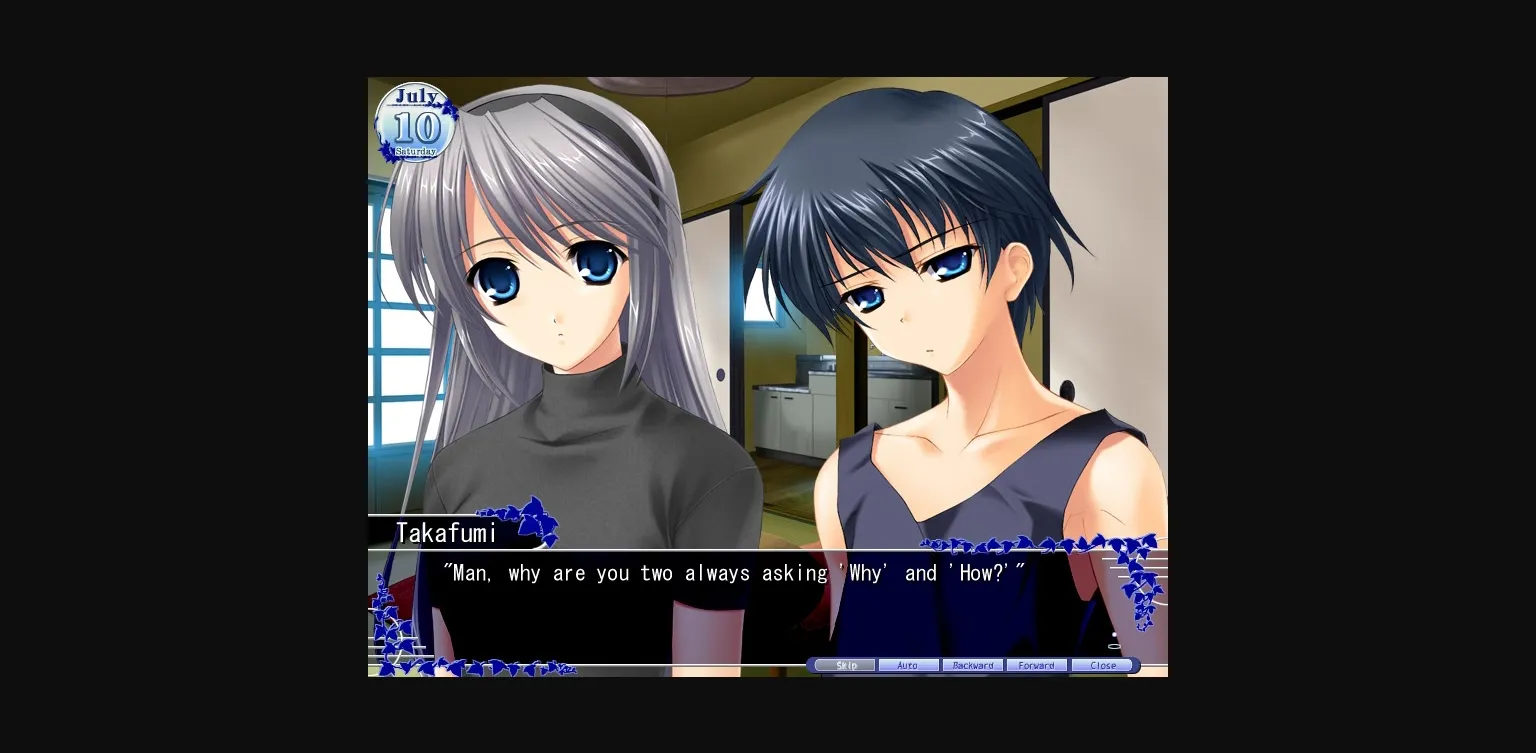Turn on Auto reading mode
The width and height of the screenshot is (1536, 753).
click(908, 665)
